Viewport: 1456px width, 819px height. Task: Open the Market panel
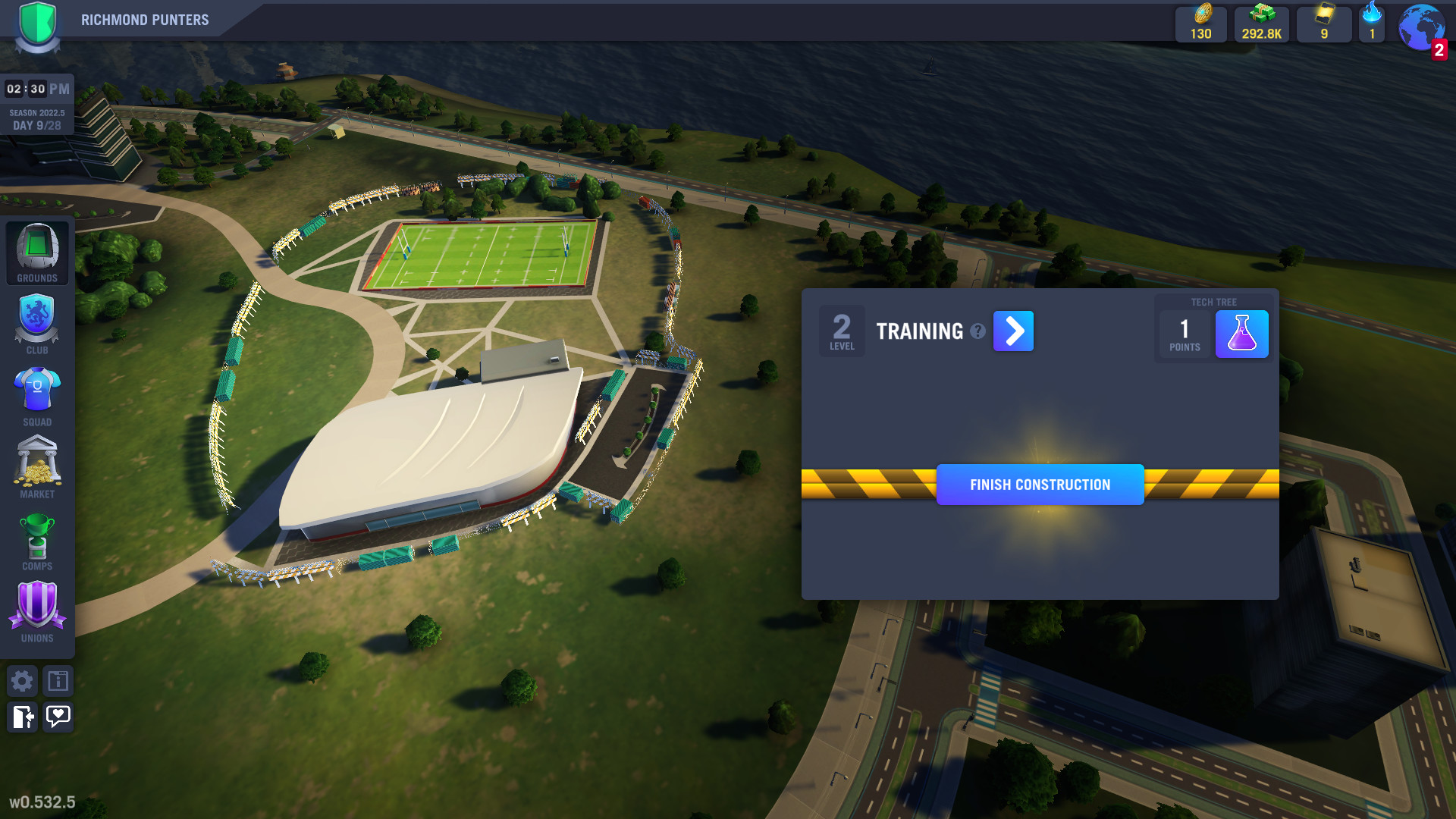click(x=36, y=465)
